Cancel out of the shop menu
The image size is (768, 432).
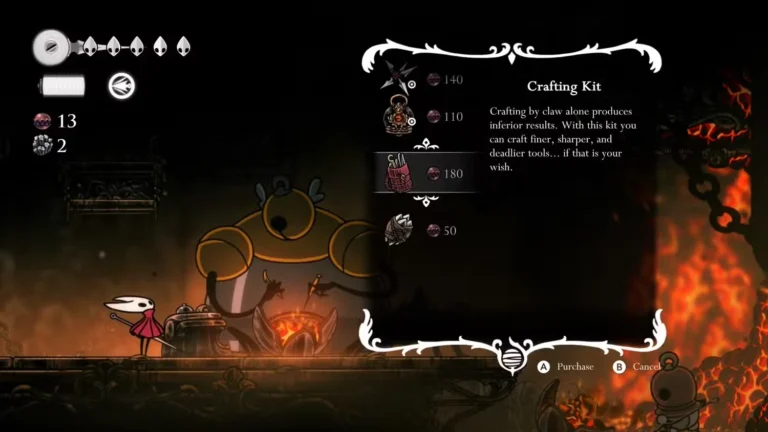(x=644, y=367)
